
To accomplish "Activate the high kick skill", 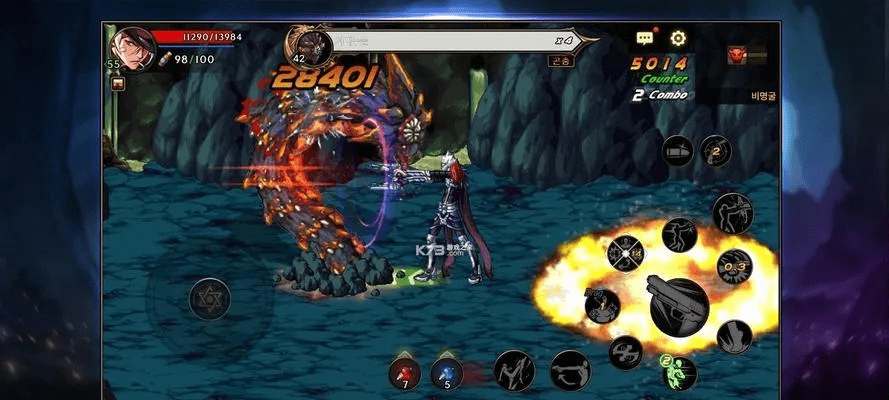I will click(513, 369).
